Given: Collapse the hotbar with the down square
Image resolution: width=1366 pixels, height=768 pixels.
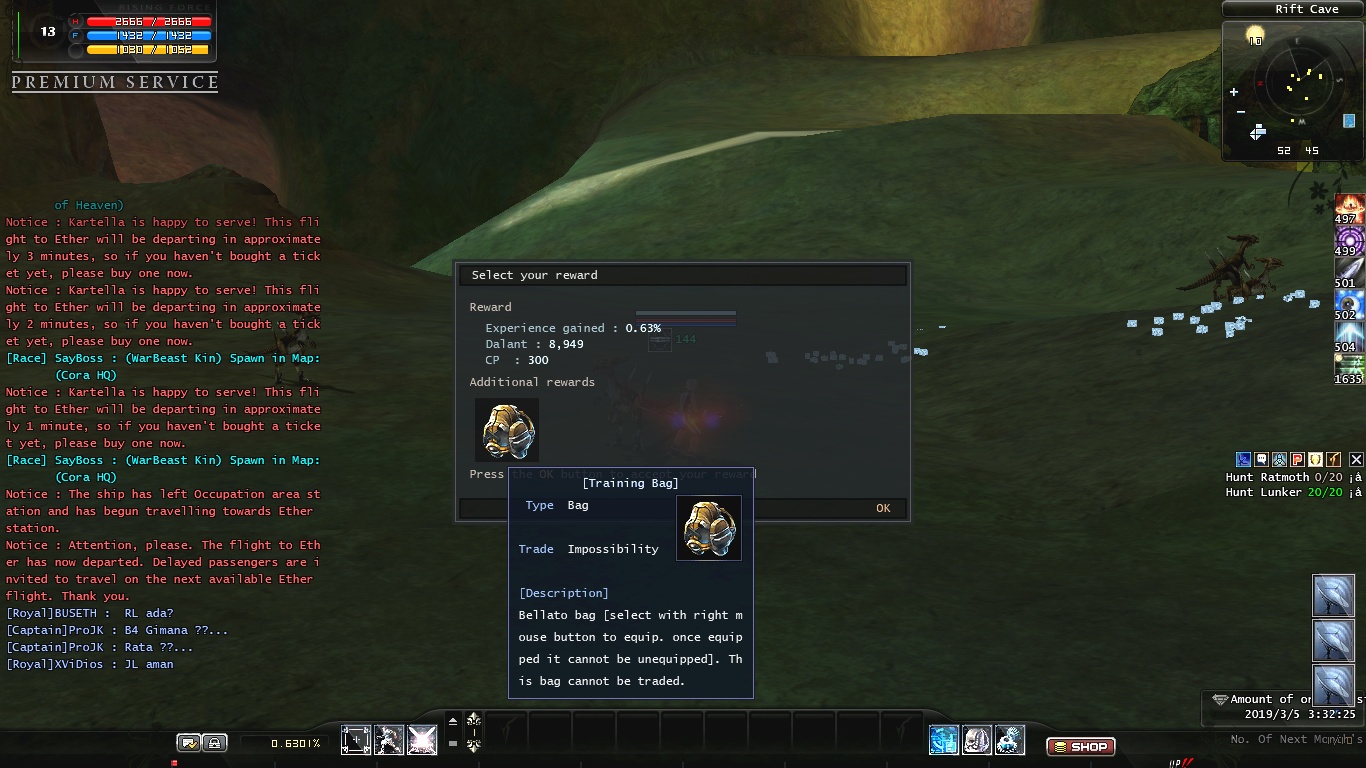Looking at the screenshot, I should [x=452, y=743].
